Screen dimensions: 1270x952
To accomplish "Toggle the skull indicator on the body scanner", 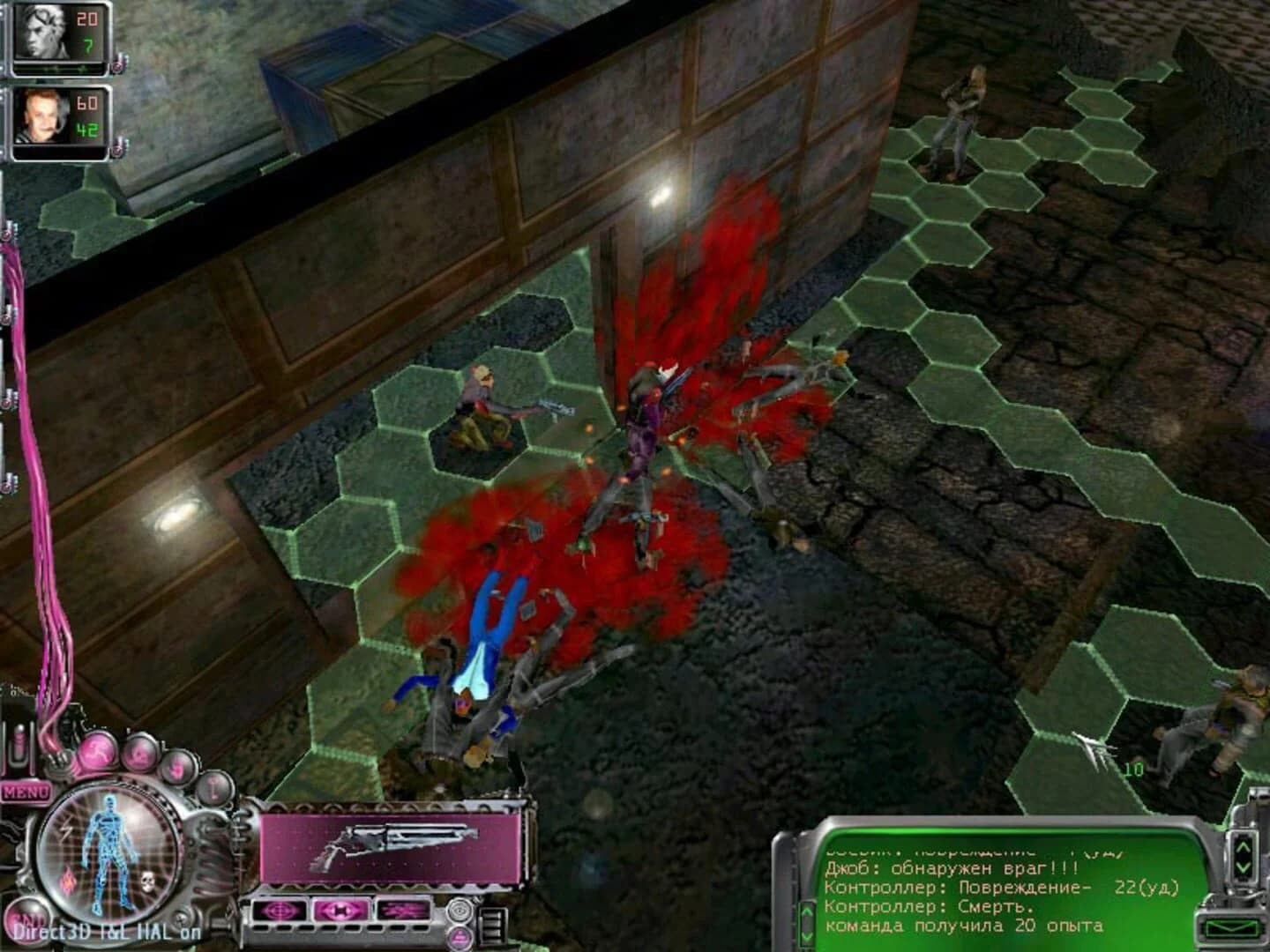I will [x=146, y=881].
